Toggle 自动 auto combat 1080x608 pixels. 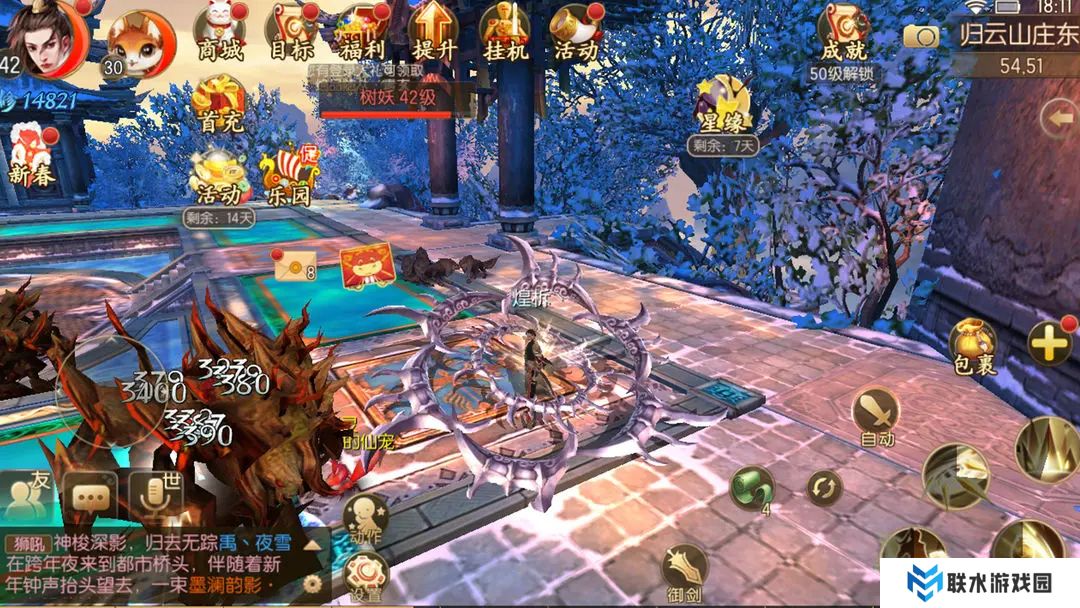[x=876, y=416]
